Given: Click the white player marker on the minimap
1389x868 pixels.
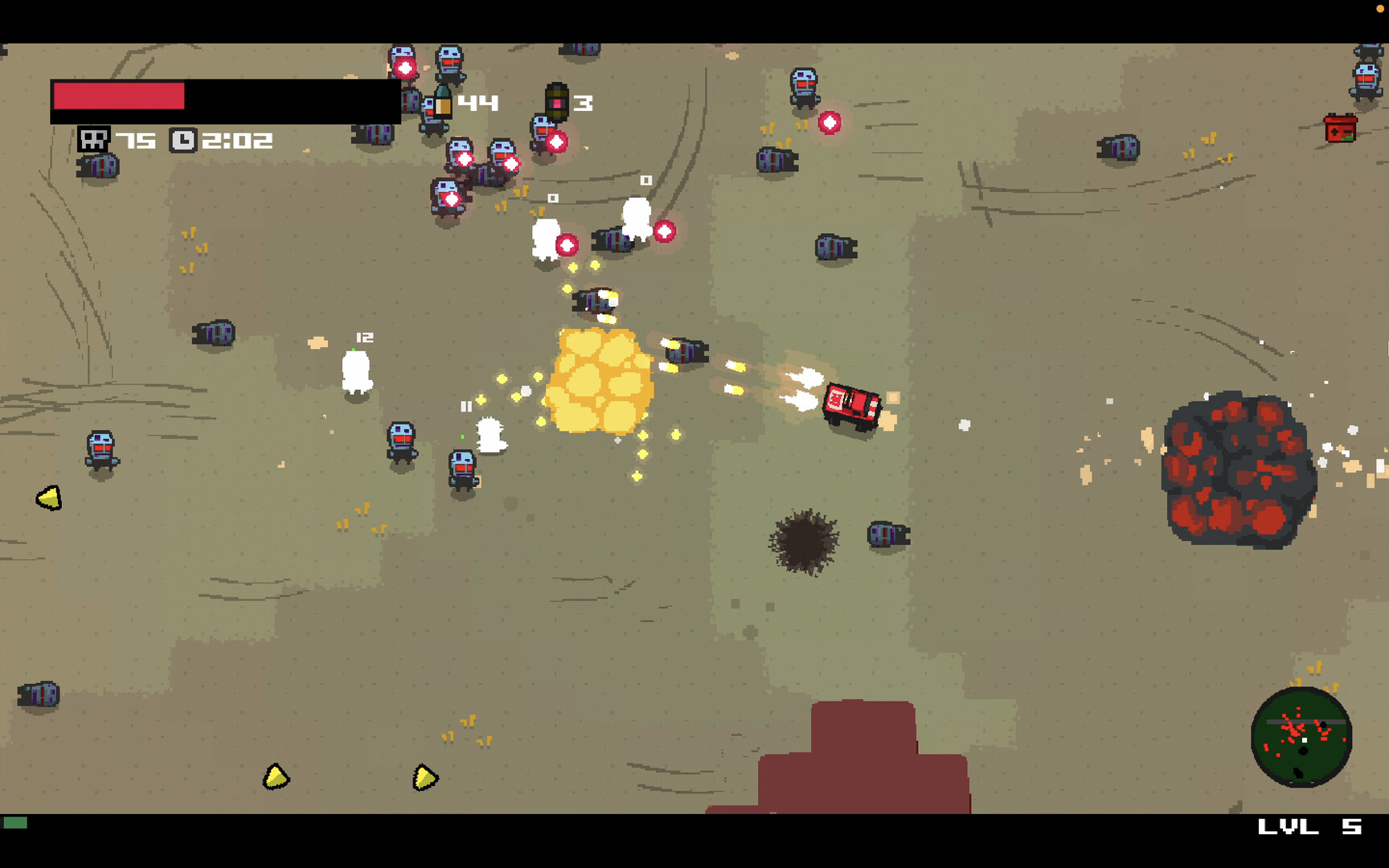Looking at the screenshot, I should coord(1305,740).
